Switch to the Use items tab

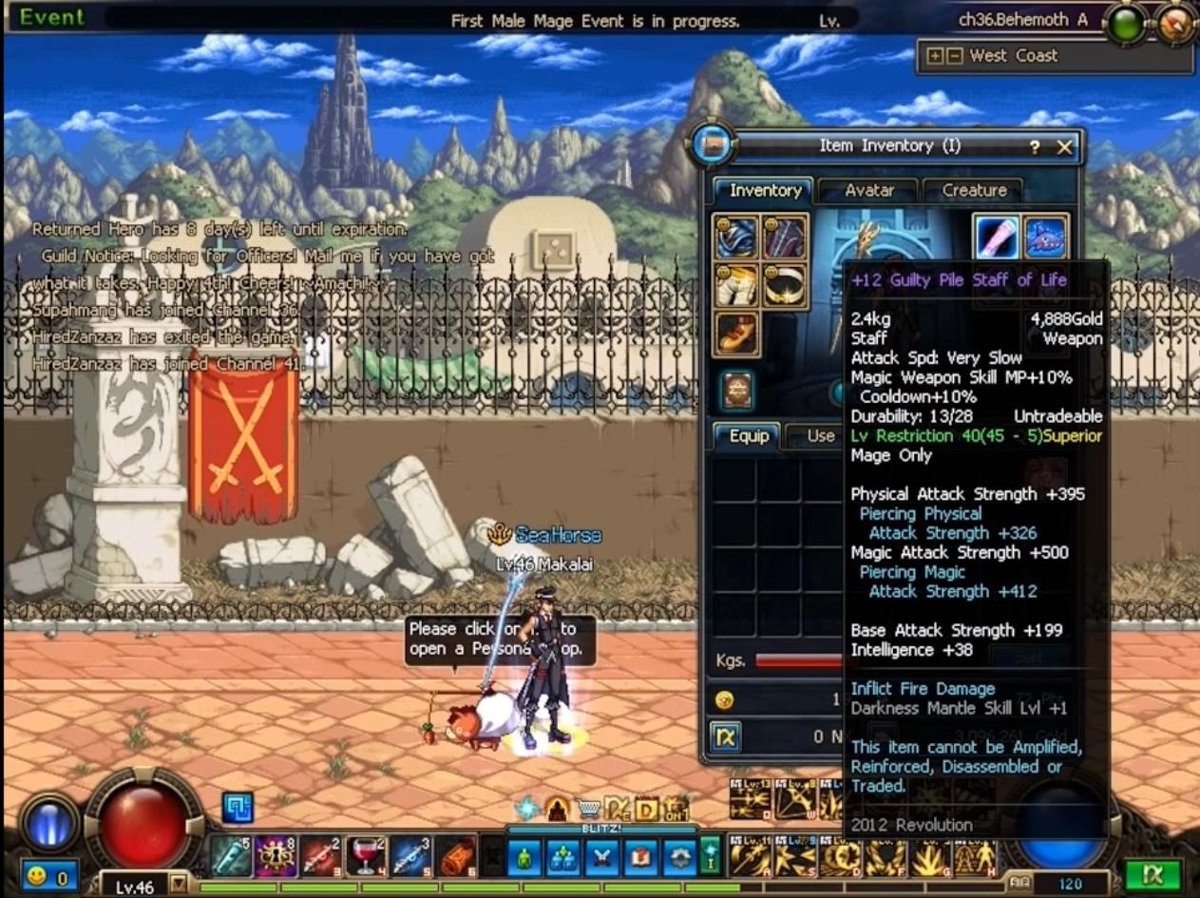coord(819,436)
